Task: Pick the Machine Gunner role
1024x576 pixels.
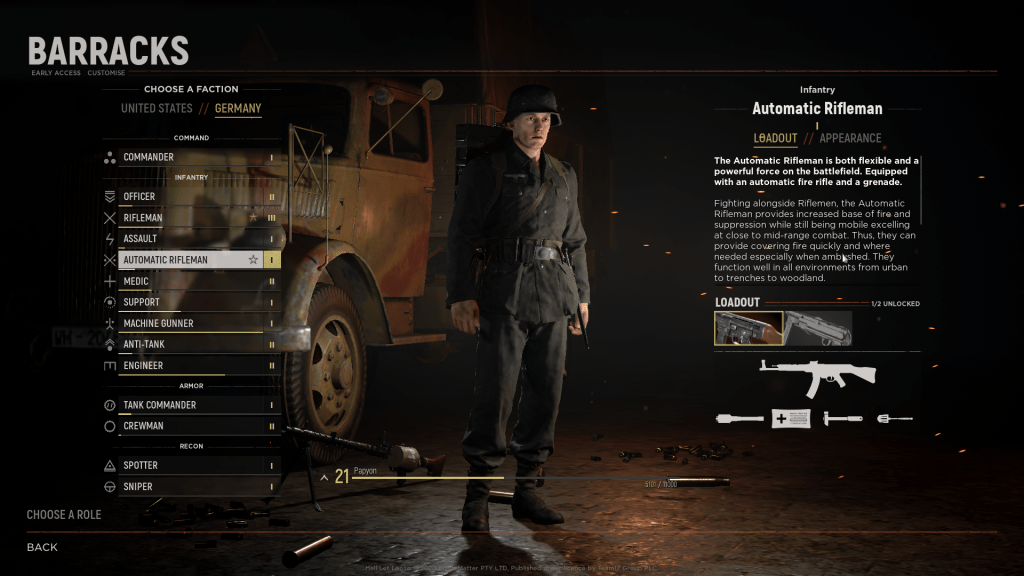Action: [190, 323]
